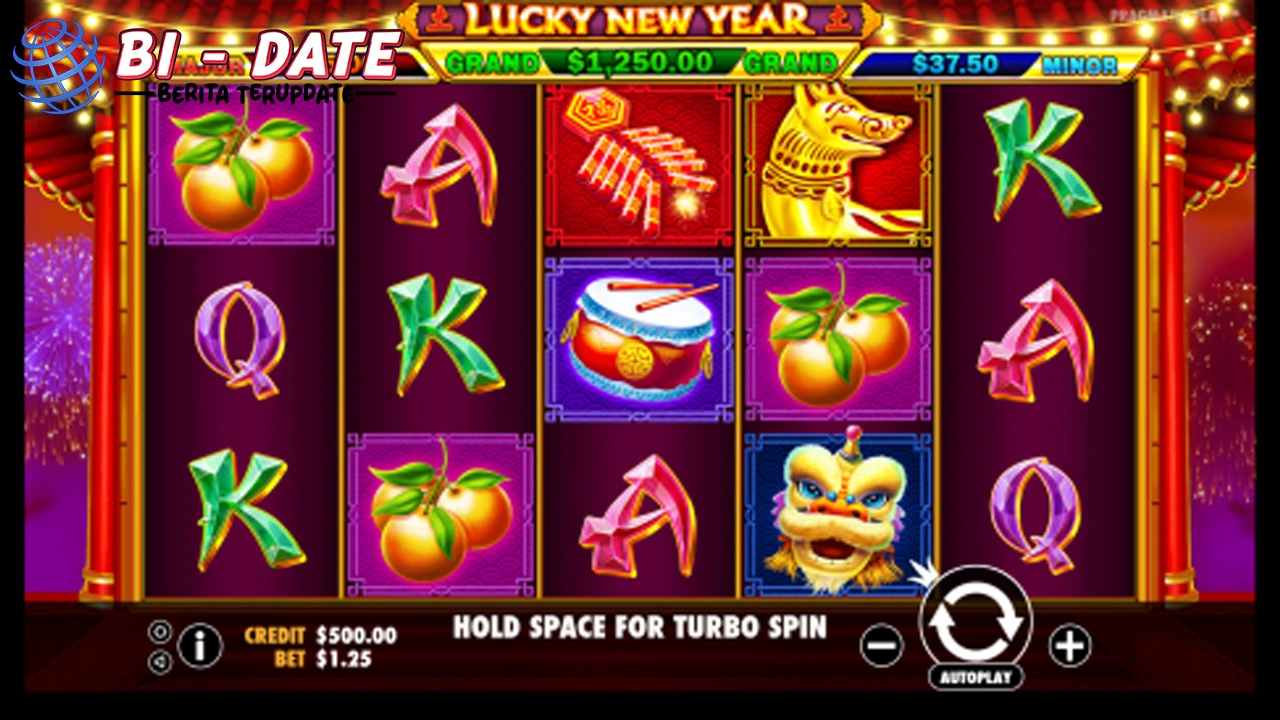Toggle the audio control in the bottom bar
This screenshot has width=1280, height=720.
click(159, 661)
